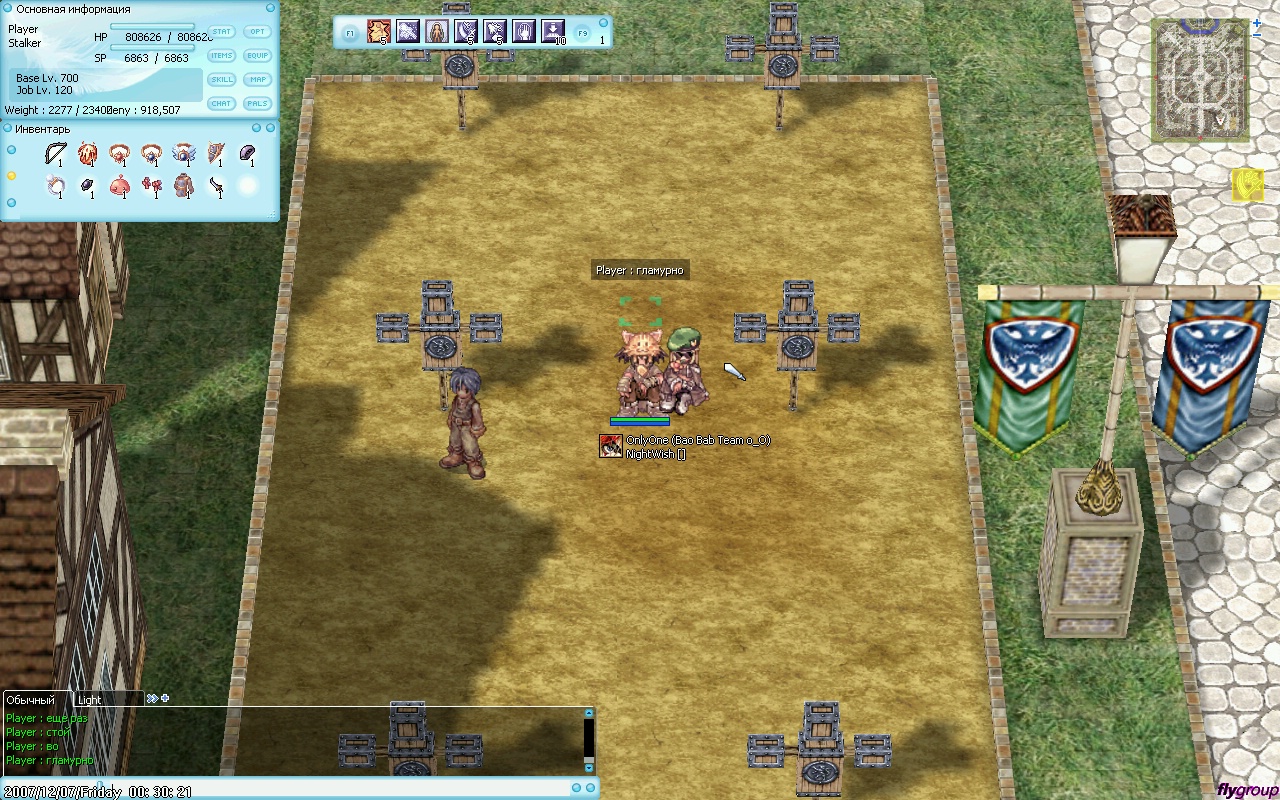Click the ITEMS button
Image resolution: width=1280 pixels, height=800 pixels.
[221, 56]
